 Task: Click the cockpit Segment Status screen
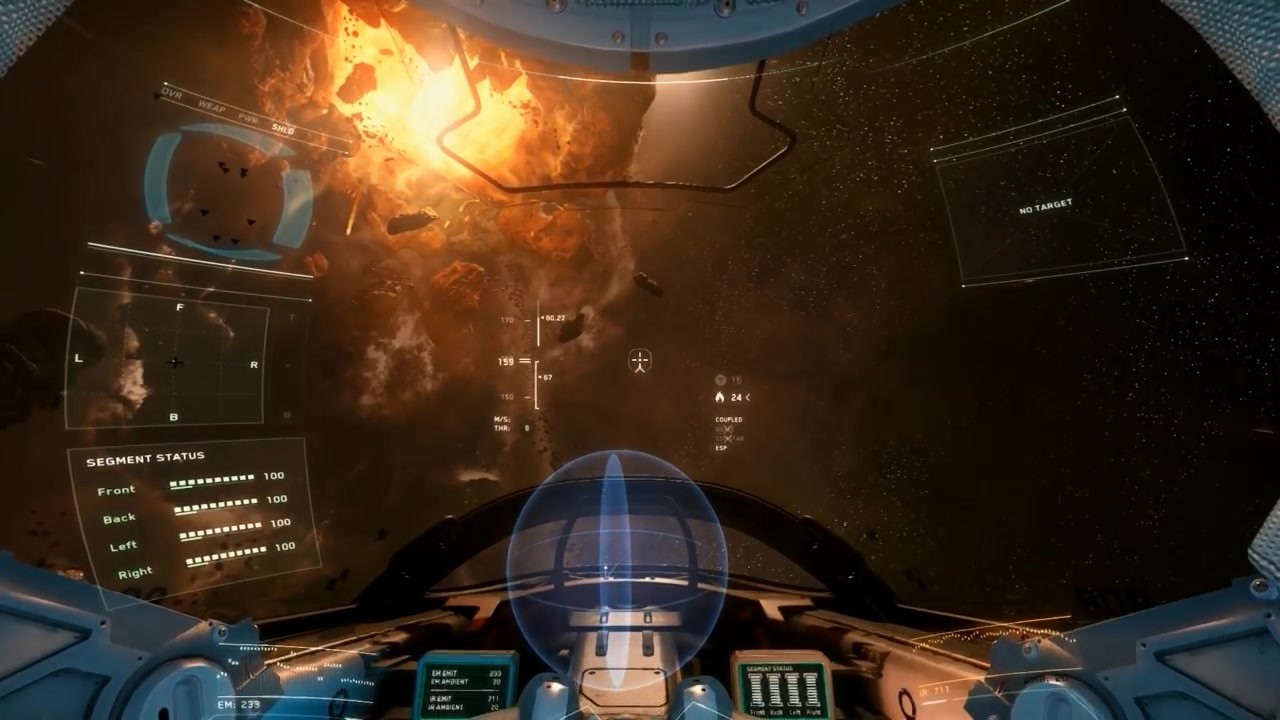click(x=783, y=686)
